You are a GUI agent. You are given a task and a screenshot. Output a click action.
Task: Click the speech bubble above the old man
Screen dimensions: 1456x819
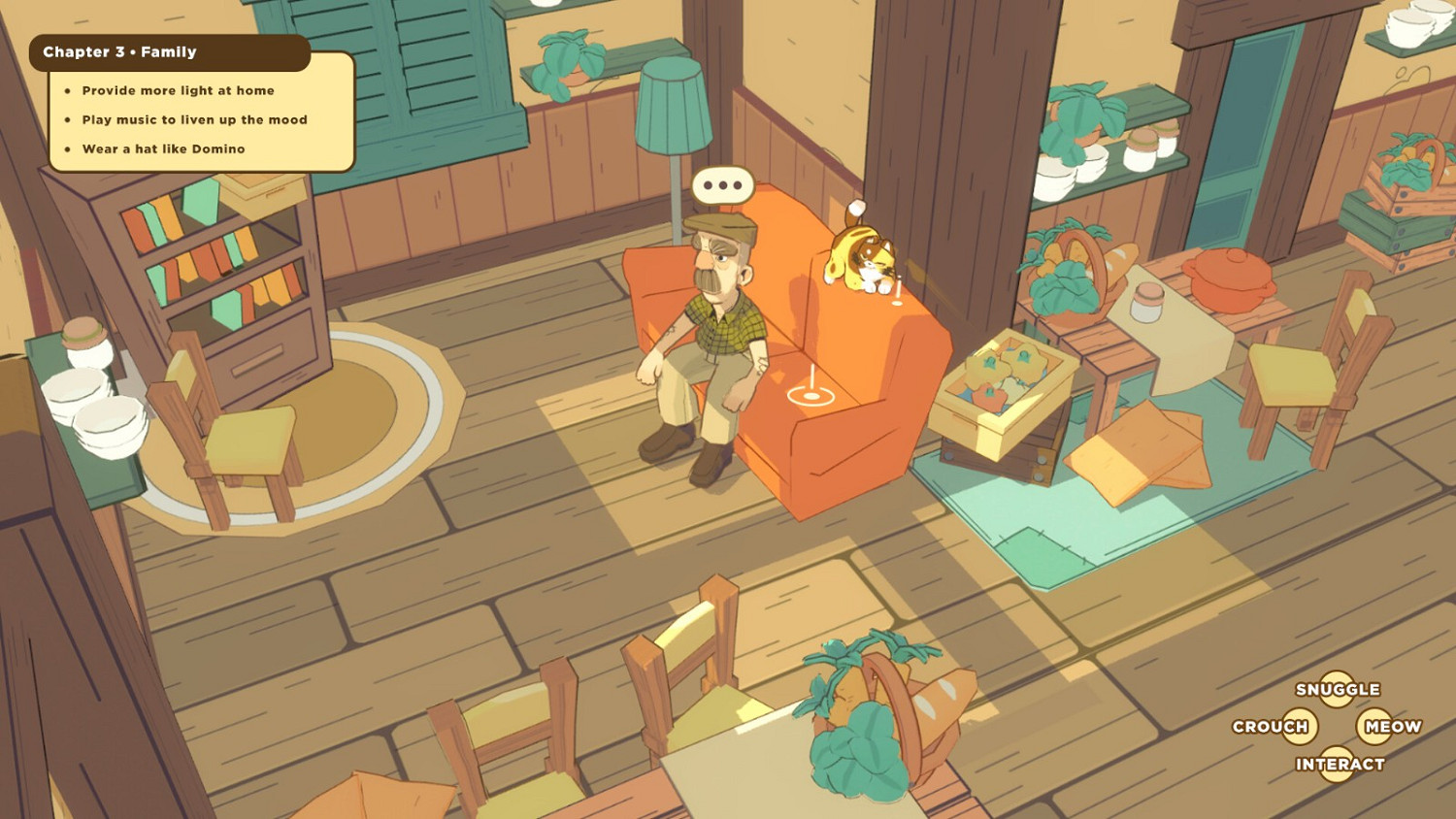pyautogui.click(x=721, y=184)
